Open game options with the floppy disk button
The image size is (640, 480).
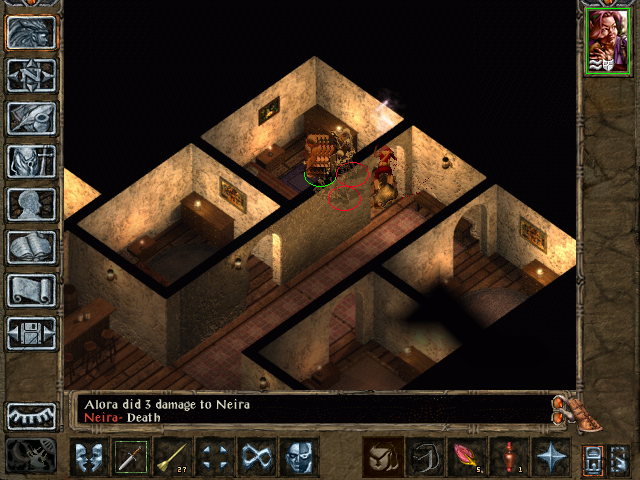click(32, 333)
